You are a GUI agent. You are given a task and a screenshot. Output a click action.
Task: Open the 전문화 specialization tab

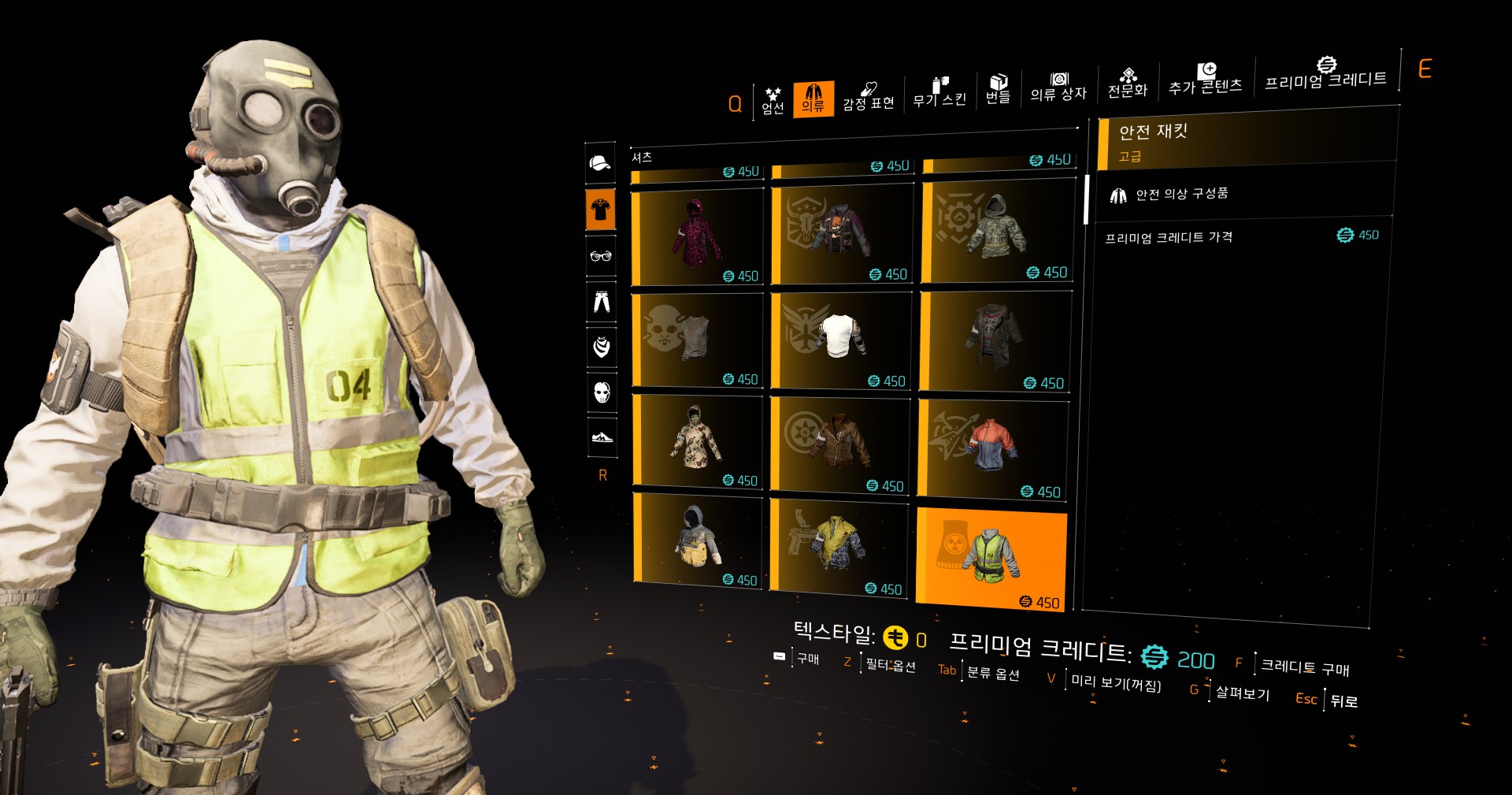pyautogui.click(x=1128, y=84)
